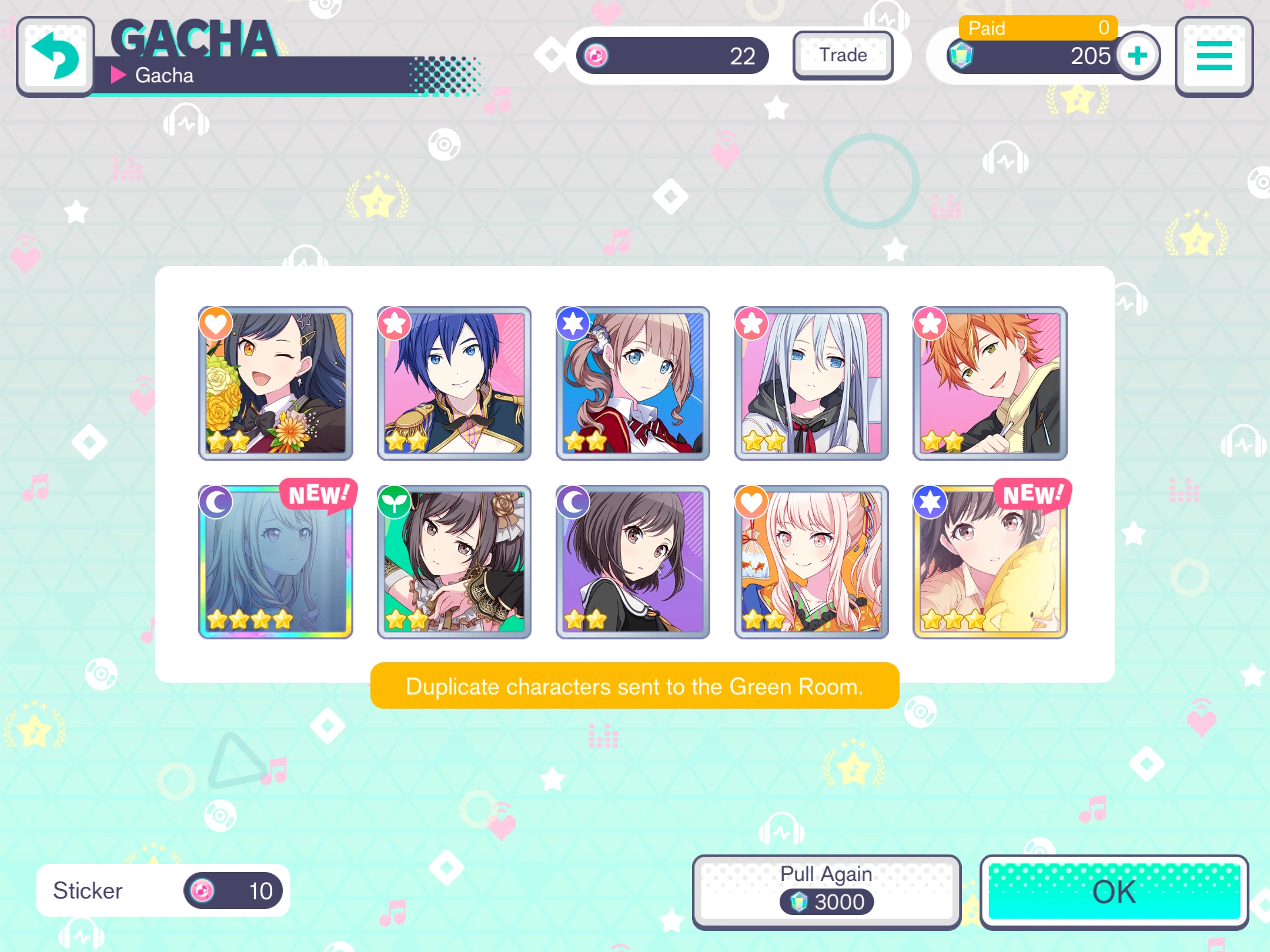Click the purple moon icon on black-dress girl's card
1270x952 pixels.
point(573,501)
